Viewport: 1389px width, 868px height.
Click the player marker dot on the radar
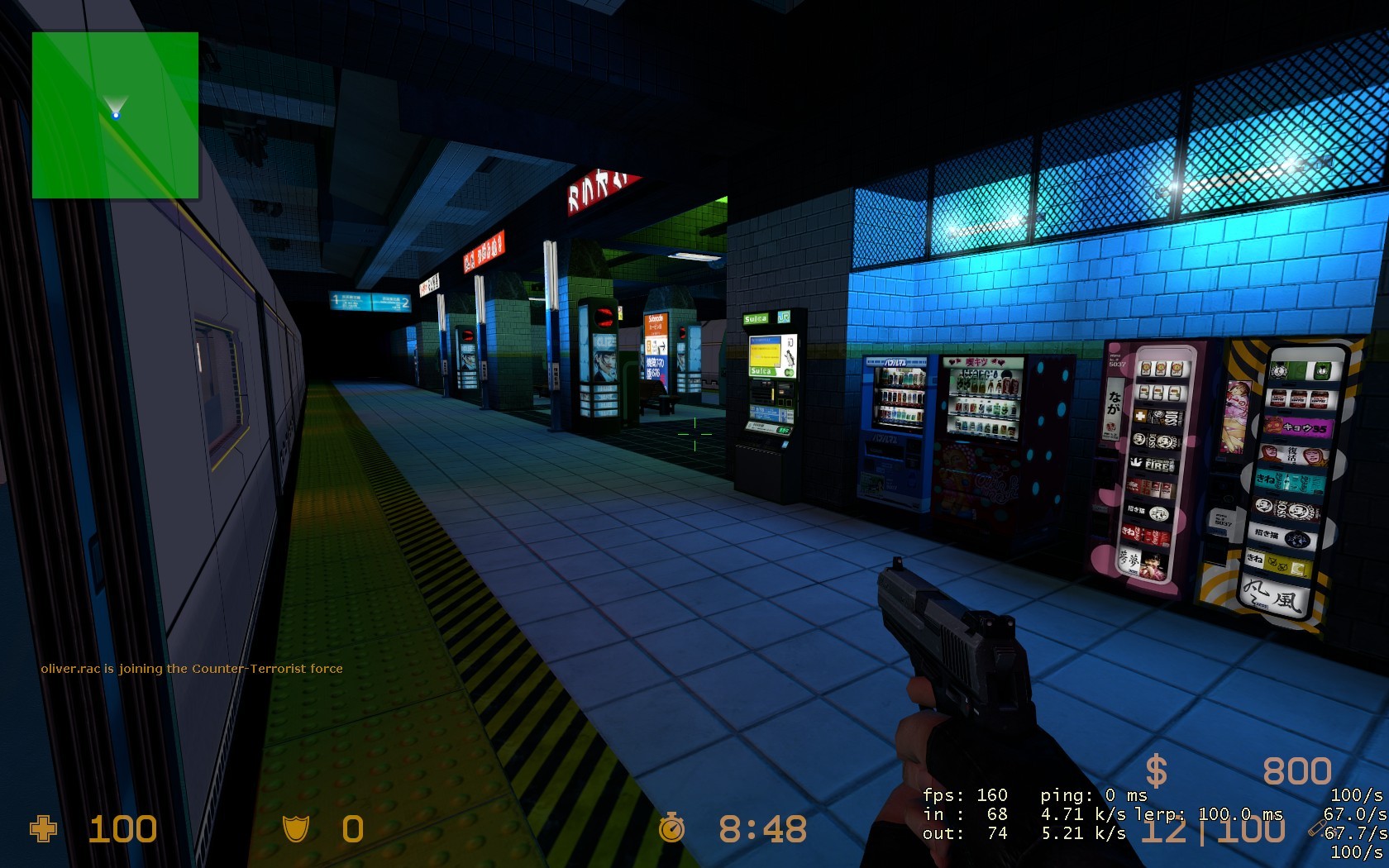click(116, 114)
